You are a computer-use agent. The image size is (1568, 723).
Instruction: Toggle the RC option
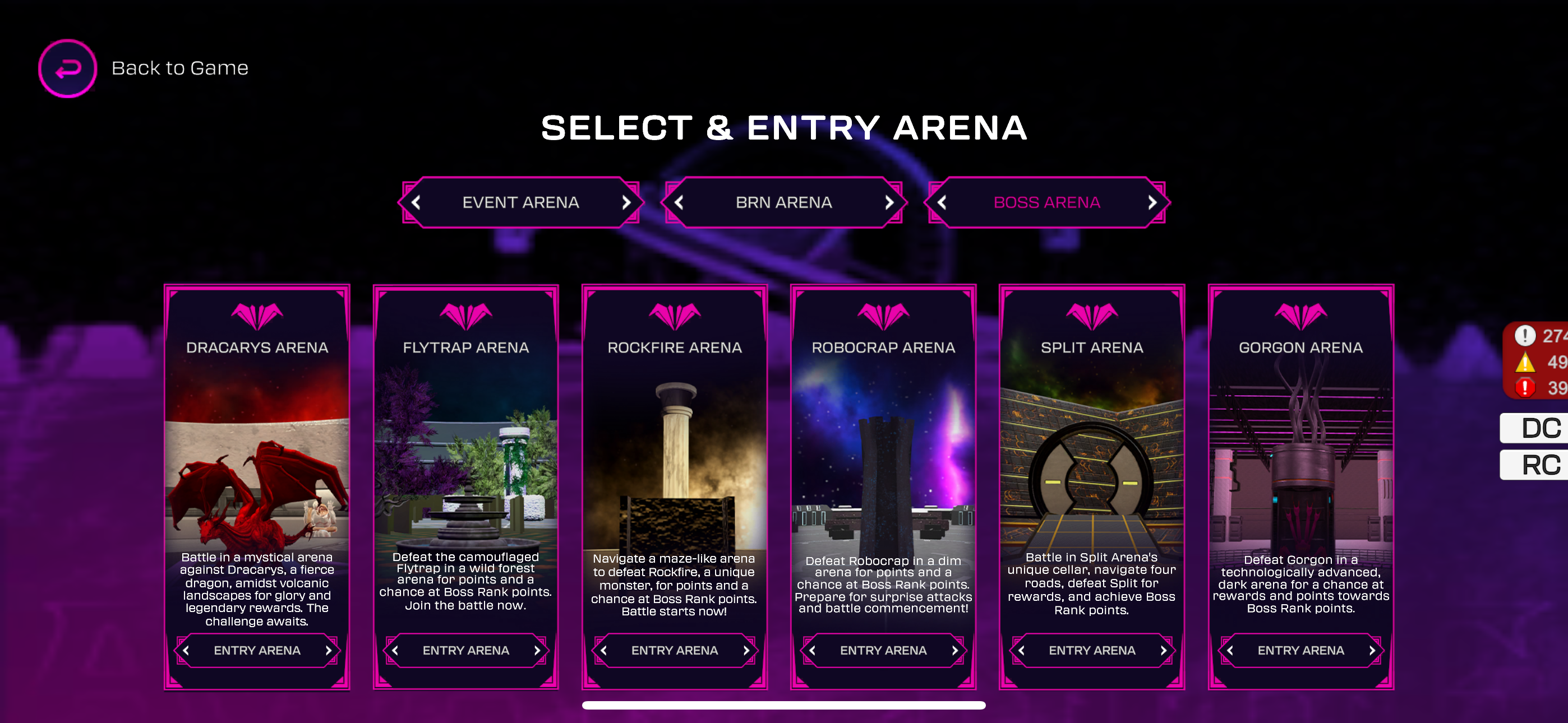pos(1541,465)
